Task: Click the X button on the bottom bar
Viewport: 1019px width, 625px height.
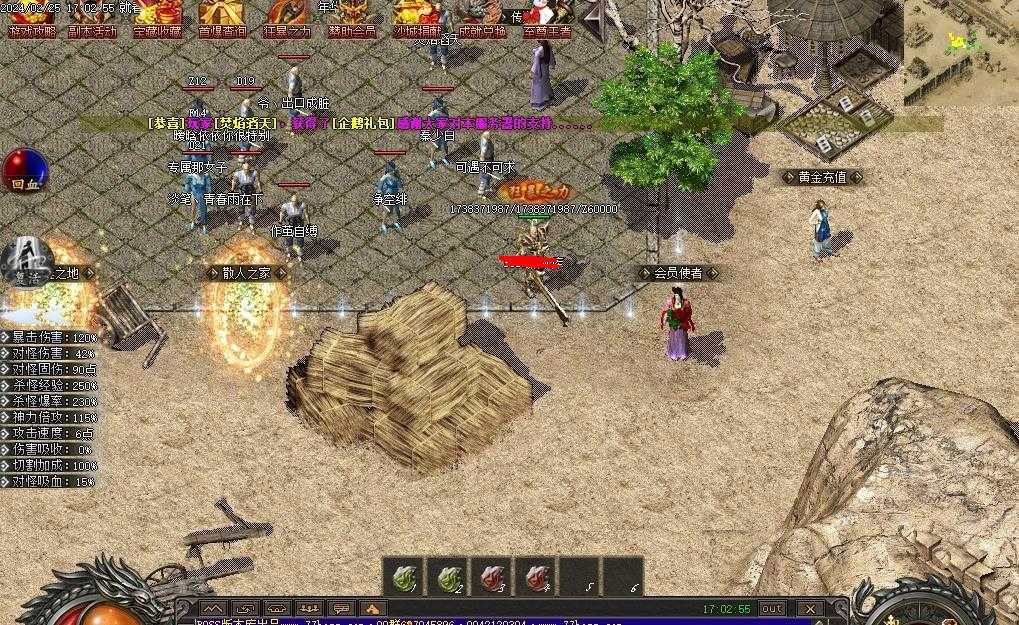Action: coord(810,608)
